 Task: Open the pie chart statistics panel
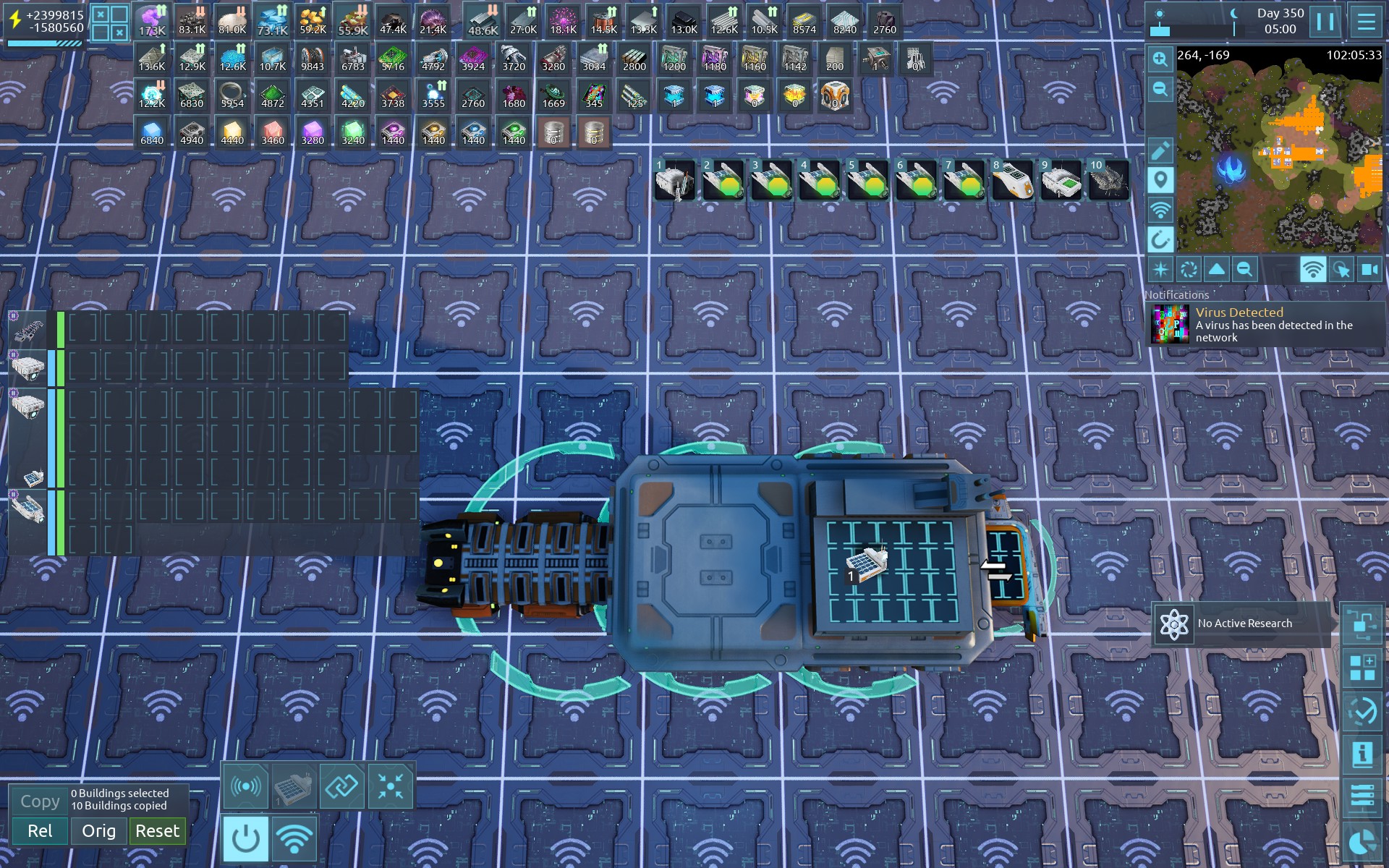click(x=1362, y=843)
